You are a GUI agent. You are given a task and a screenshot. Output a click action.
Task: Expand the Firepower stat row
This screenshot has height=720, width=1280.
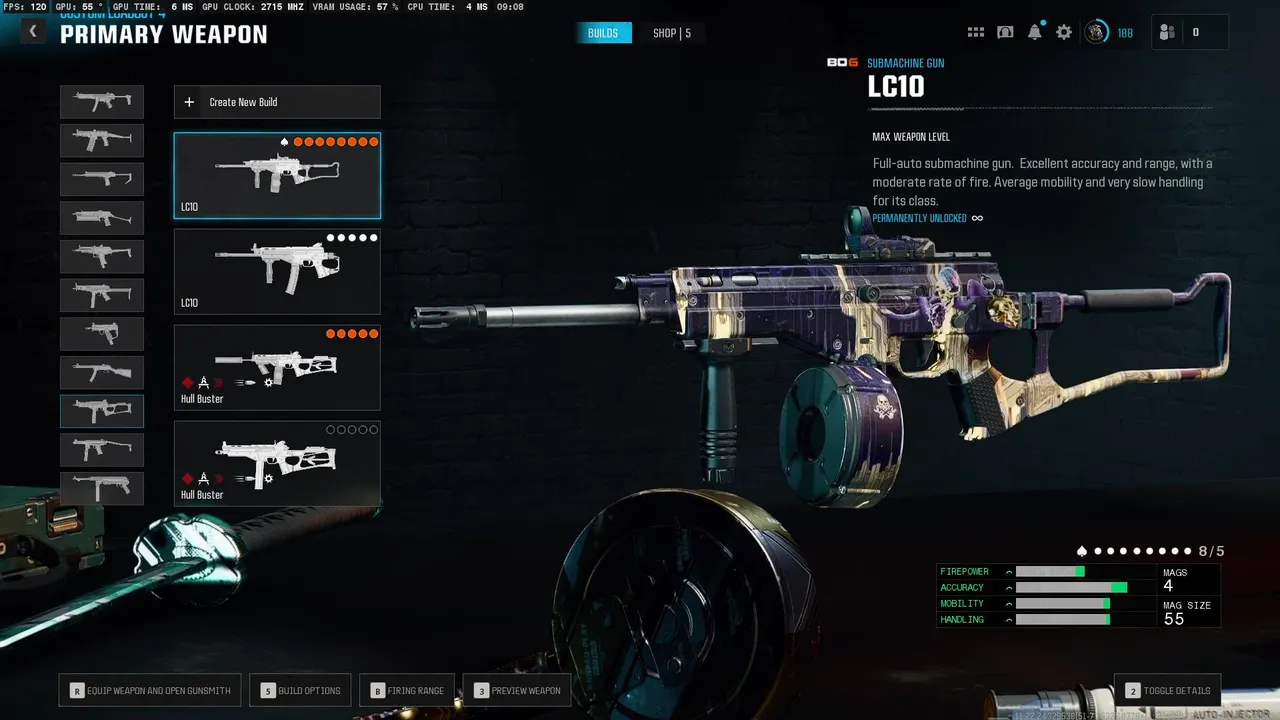(1009, 572)
